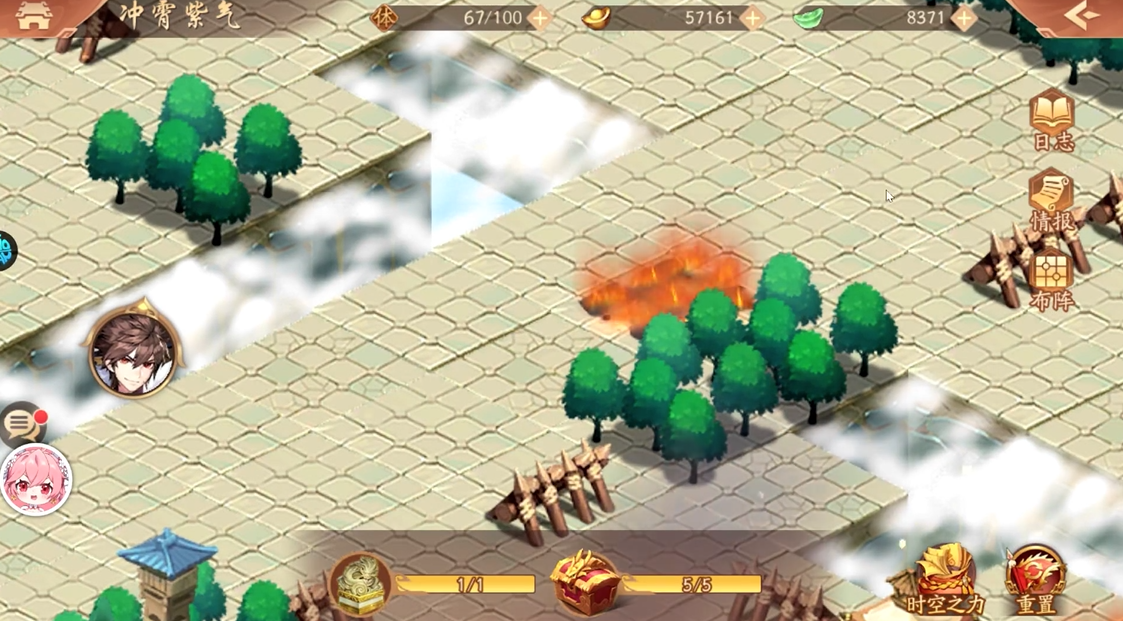The height and width of the screenshot is (621, 1123).
Task: Activate 时空之力 ability
Action: click(x=945, y=580)
